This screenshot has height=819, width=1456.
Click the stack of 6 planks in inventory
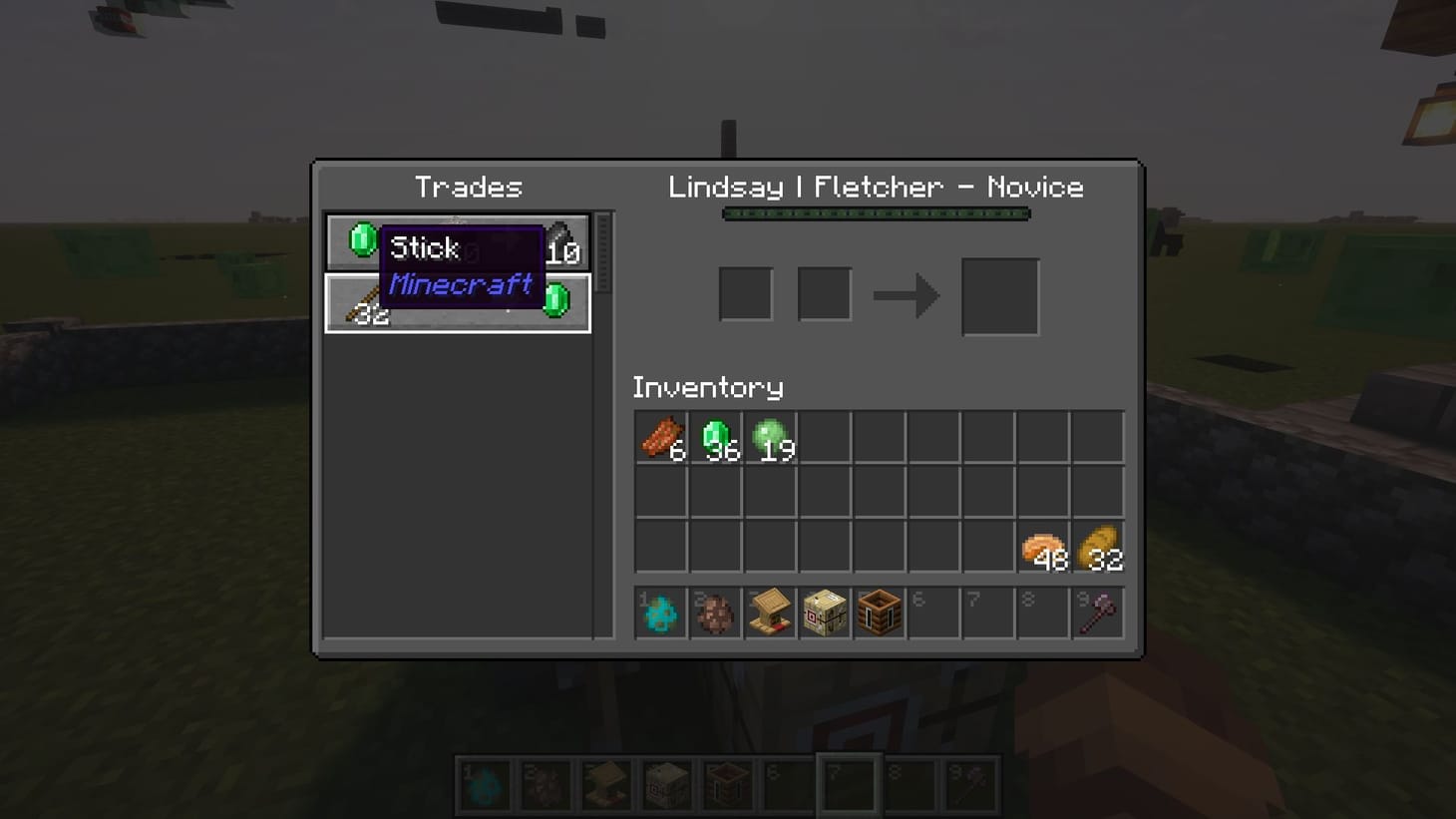click(x=660, y=437)
